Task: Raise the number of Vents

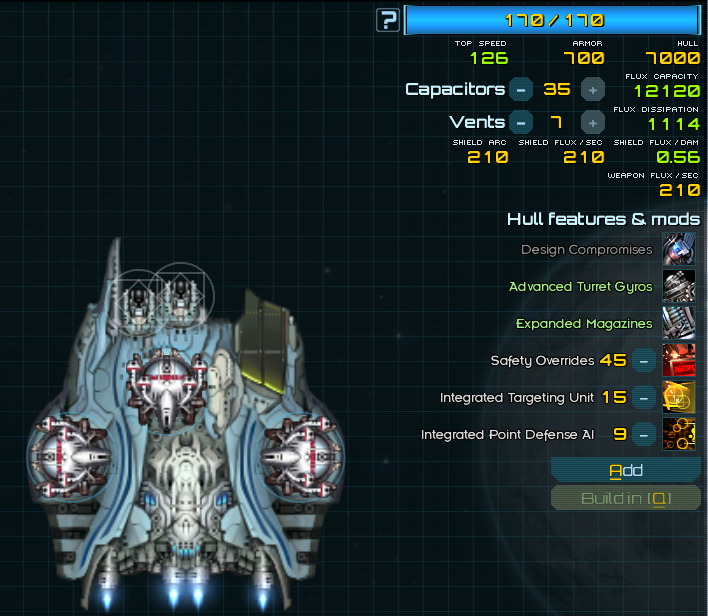Action: [x=593, y=123]
